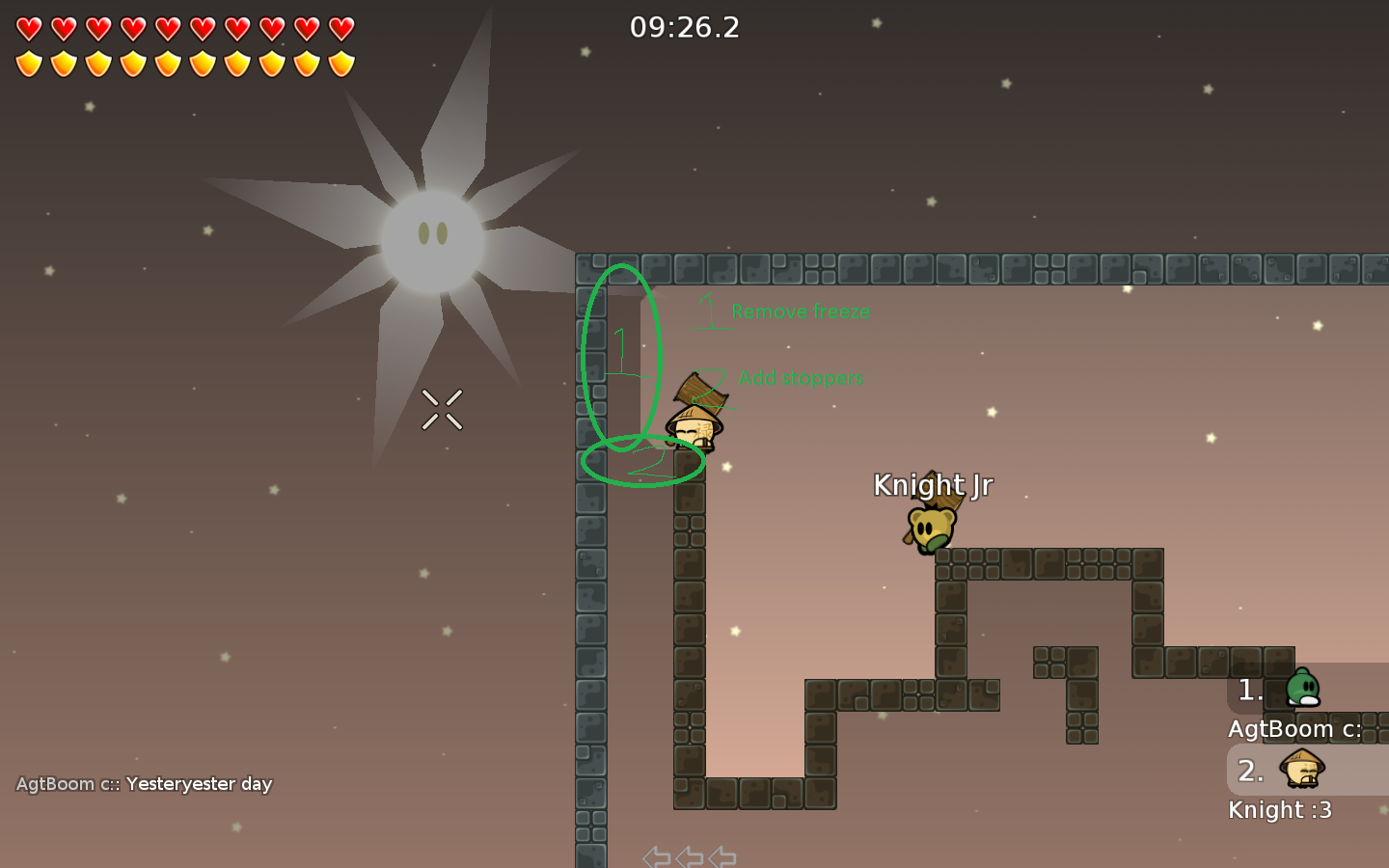Select Knight's straw-hat avatar on the leaderboard
This screenshot has height=868, width=1389.
point(1300,770)
